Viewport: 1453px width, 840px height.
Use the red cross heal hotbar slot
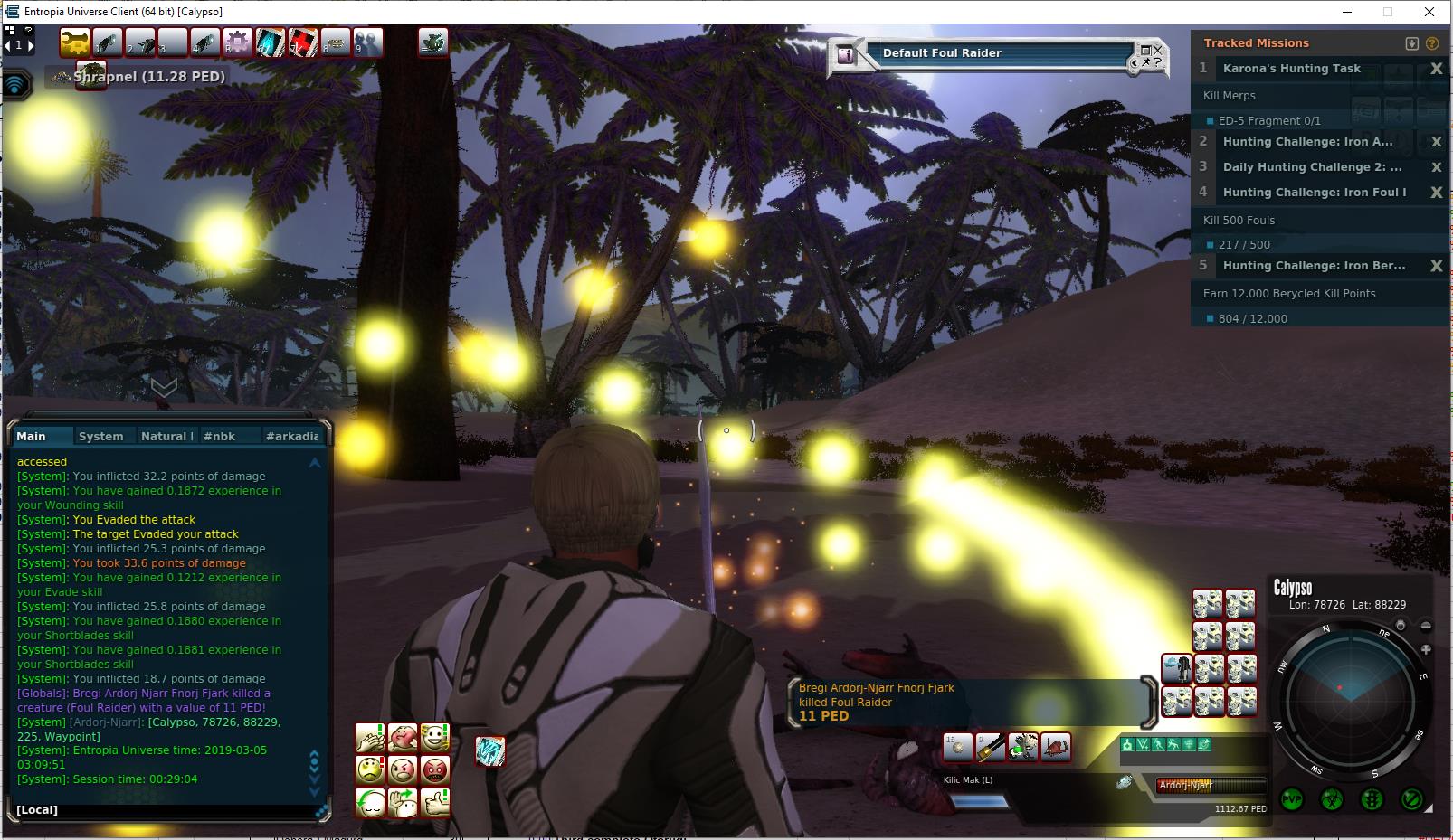click(303, 42)
